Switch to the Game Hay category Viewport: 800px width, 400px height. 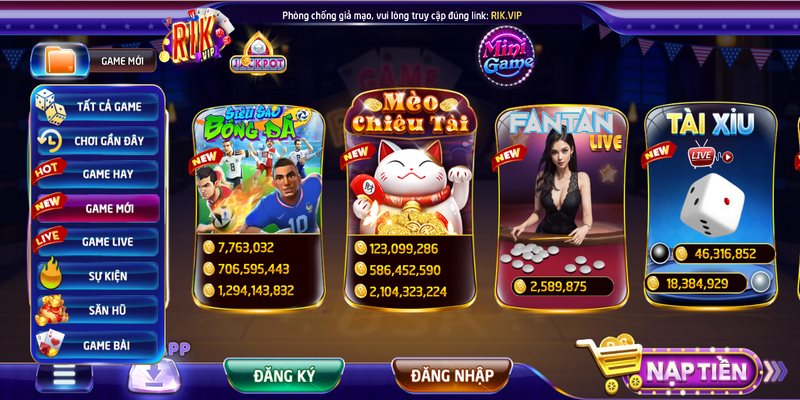pyautogui.click(x=97, y=174)
